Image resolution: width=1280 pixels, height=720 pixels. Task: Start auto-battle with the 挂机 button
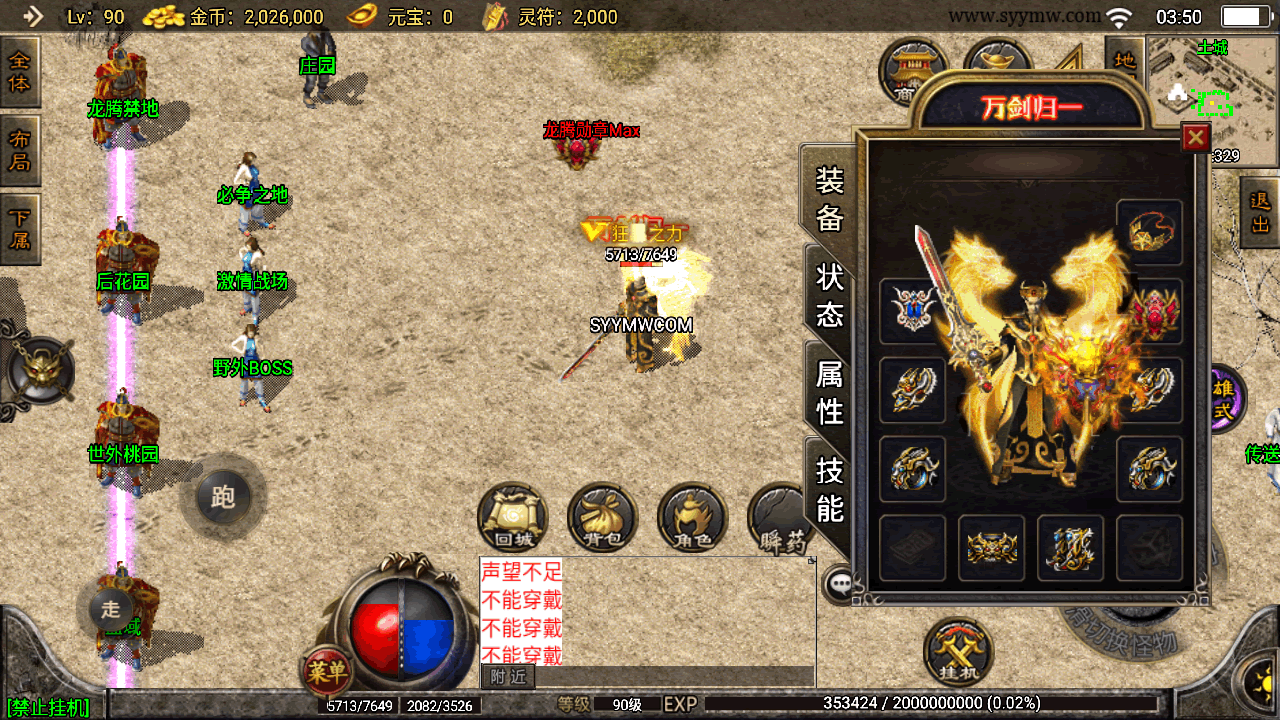point(958,651)
